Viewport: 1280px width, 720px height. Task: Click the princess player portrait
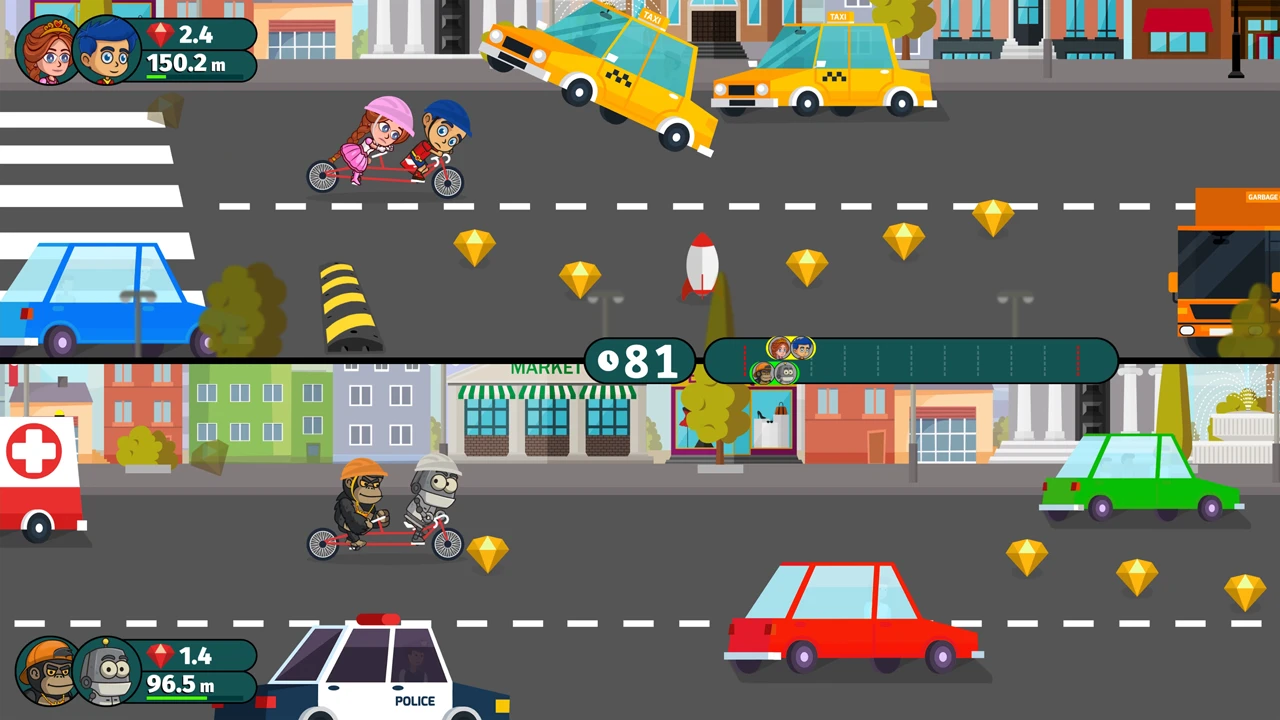pyautogui.click(x=47, y=50)
